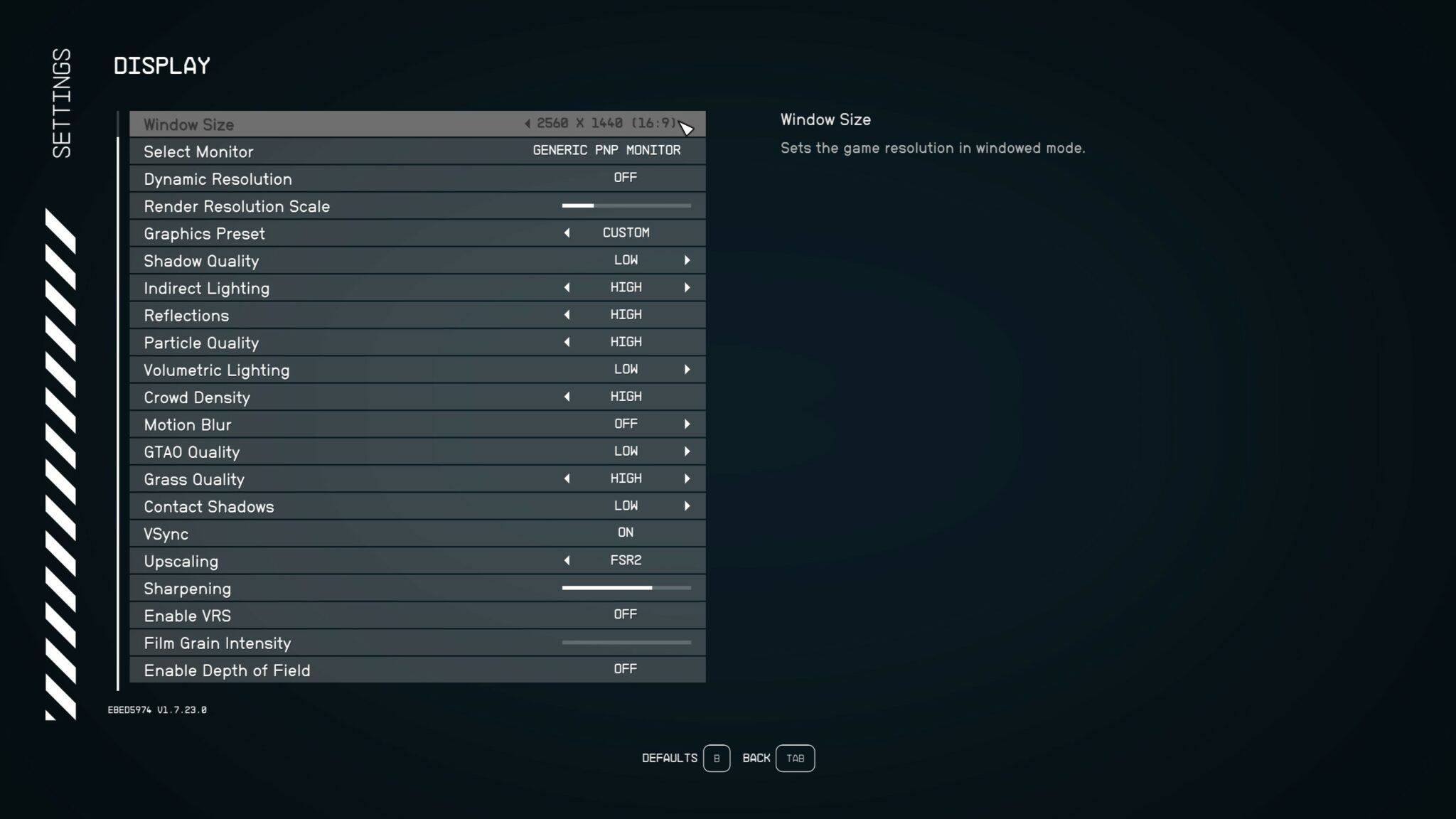
Task: Lower Reflections quality with left arrow
Action: click(x=567, y=314)
